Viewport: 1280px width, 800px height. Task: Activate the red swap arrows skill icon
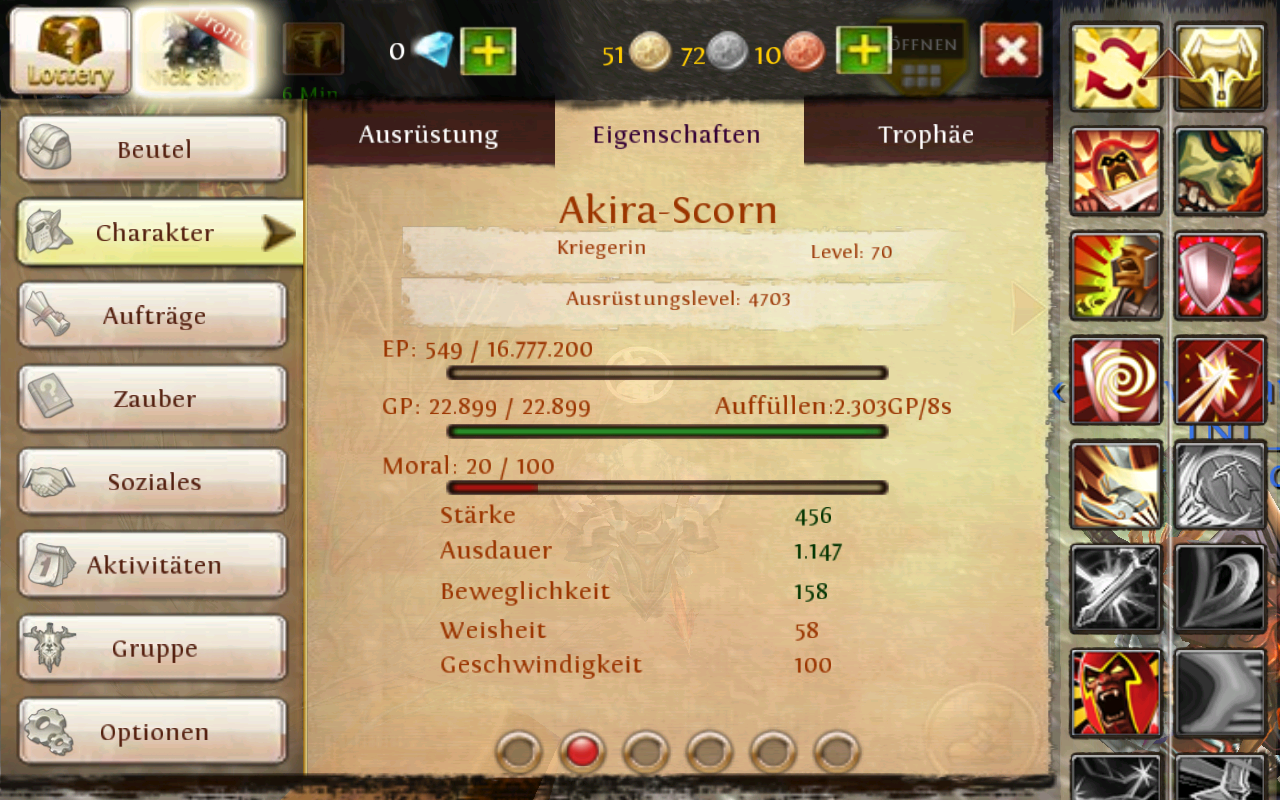pyautogui.click(x=1116, y=68)
